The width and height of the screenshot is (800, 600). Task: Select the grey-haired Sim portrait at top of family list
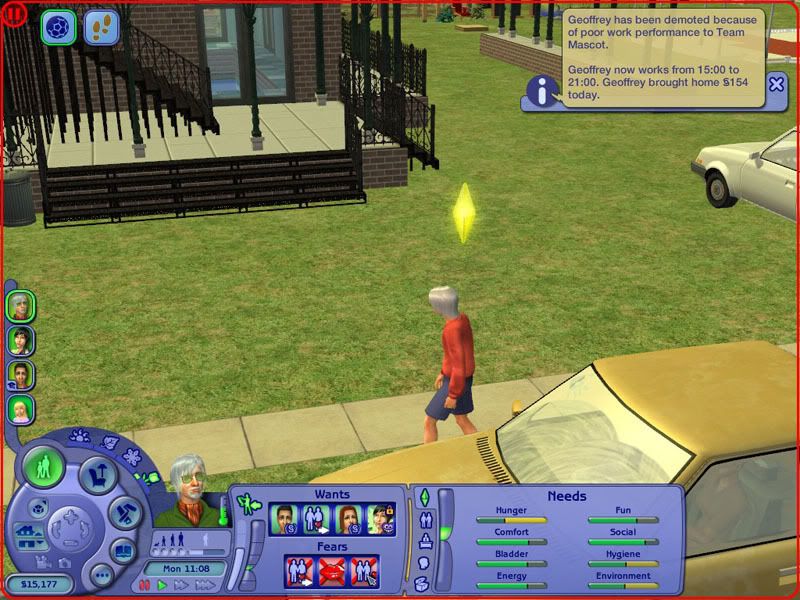coord(20,305)
